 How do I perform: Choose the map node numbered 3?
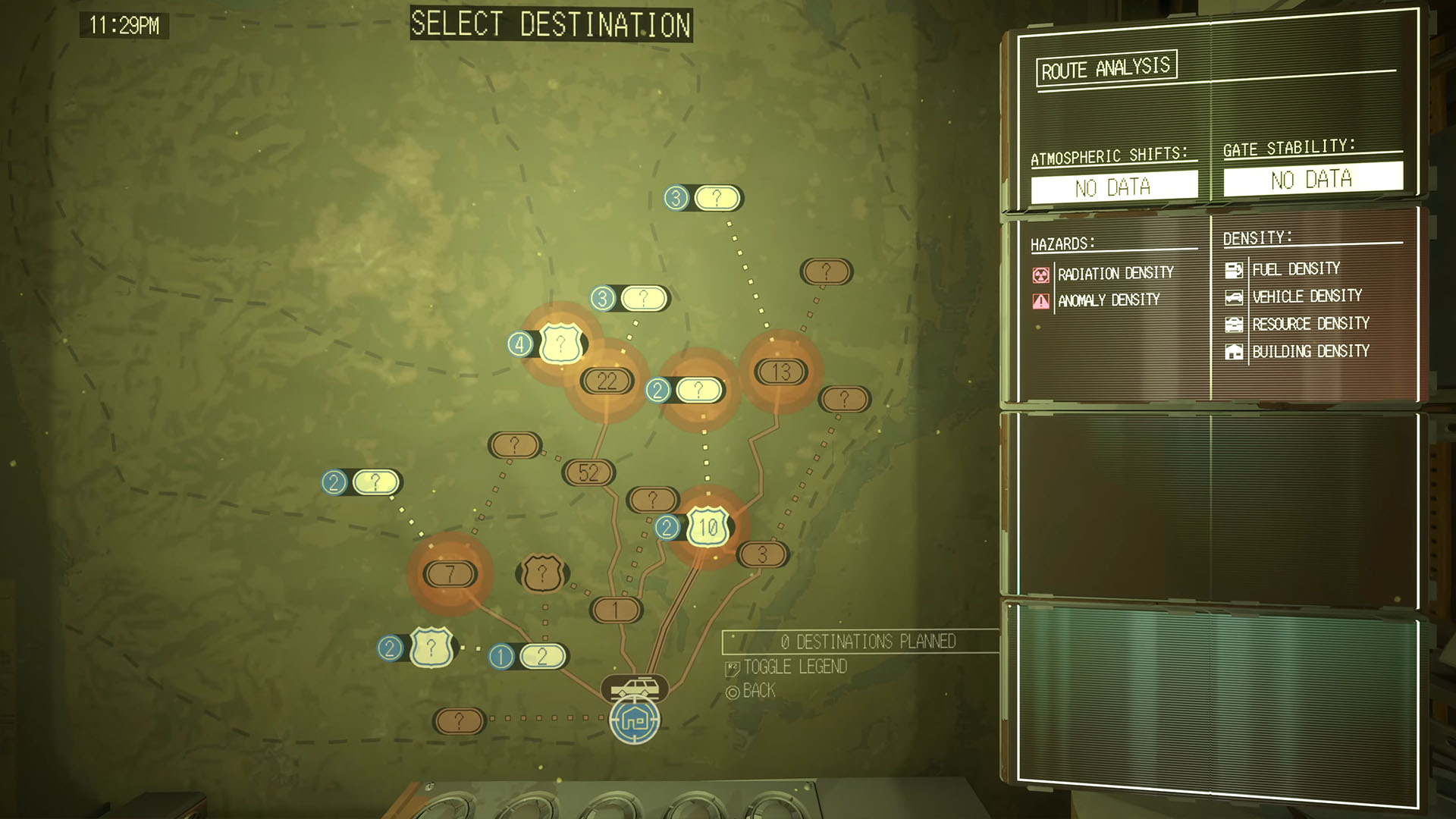(x=762, y=554)
